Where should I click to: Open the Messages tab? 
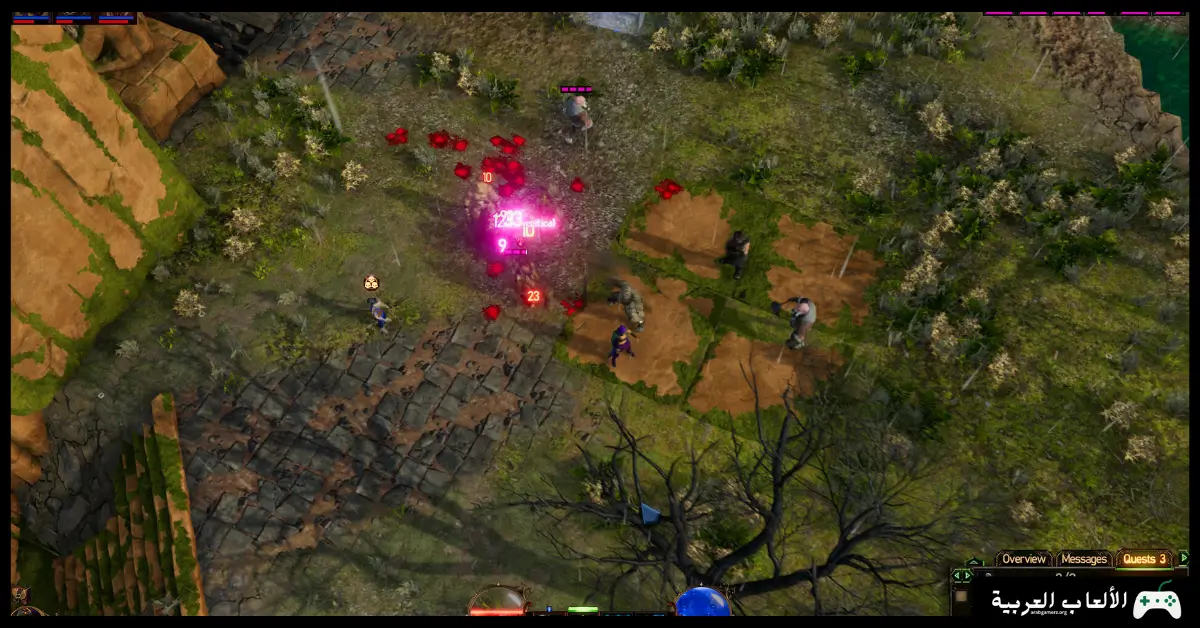coord(1084,559)
